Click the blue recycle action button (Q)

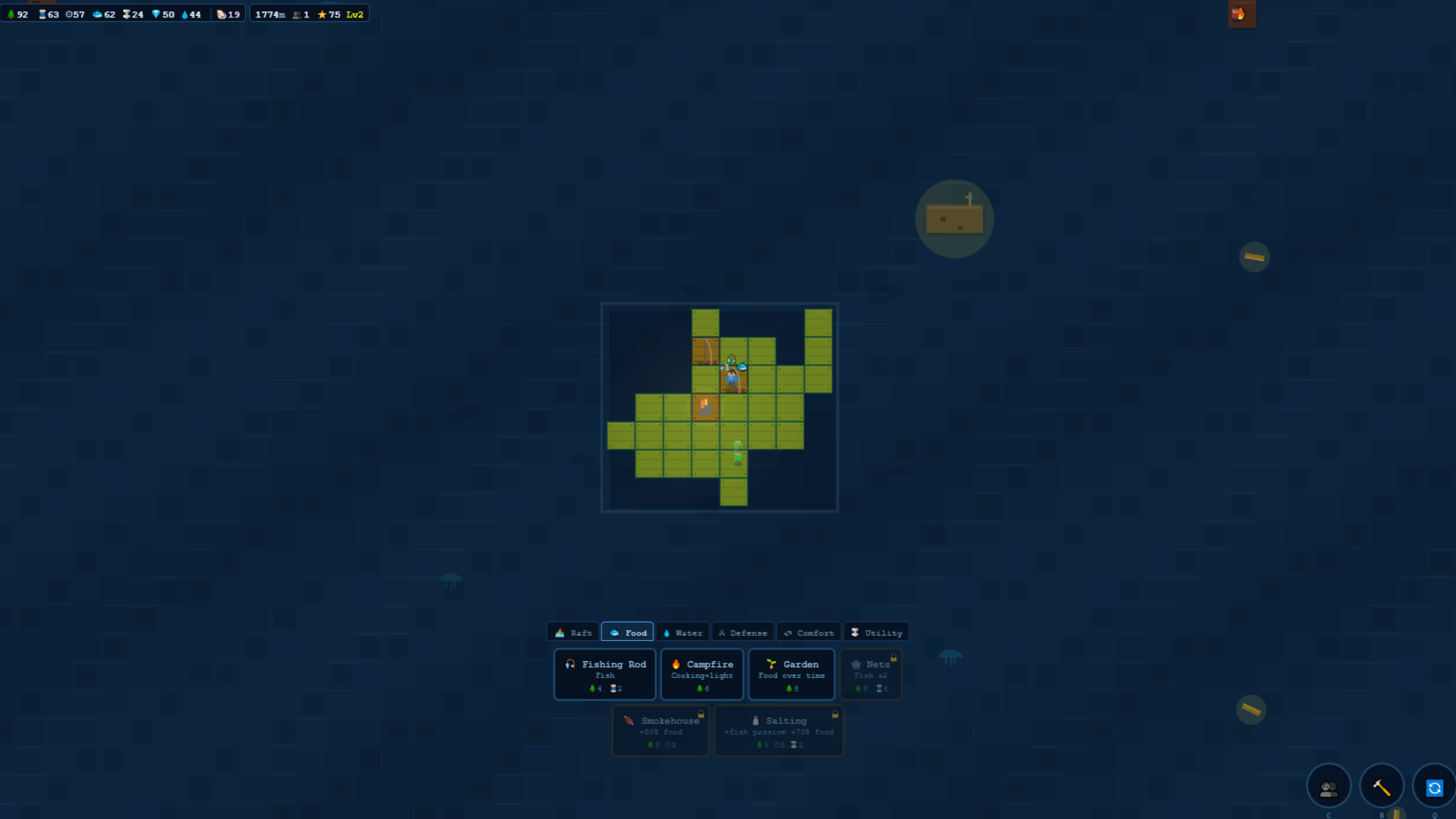click(1435, 786)
